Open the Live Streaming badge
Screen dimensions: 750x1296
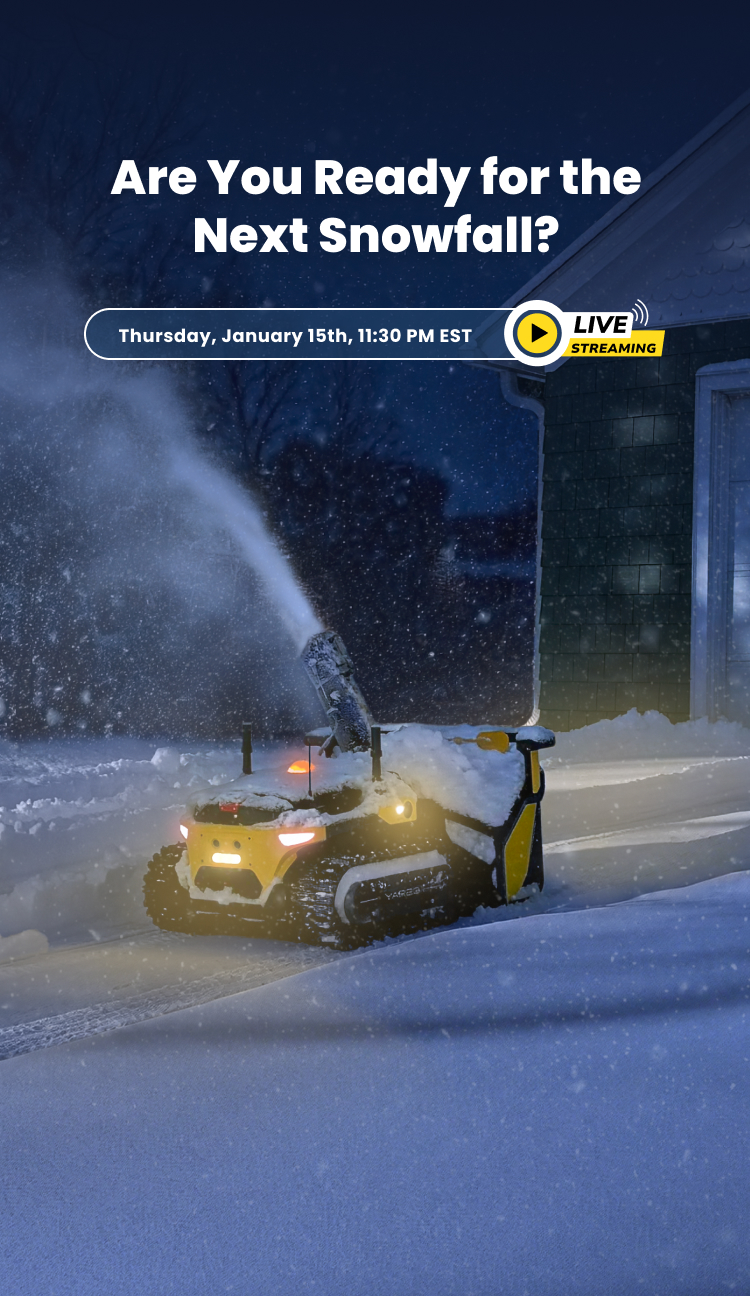[x=612, y=335]
